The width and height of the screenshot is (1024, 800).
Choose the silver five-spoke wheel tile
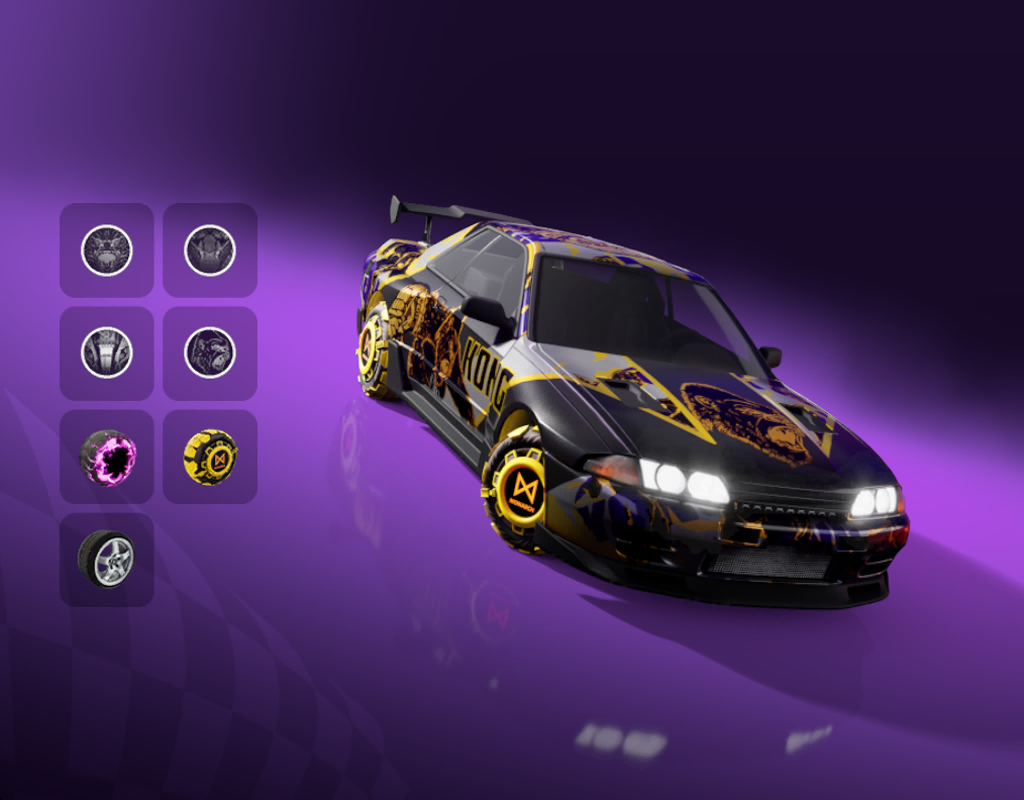107,560
